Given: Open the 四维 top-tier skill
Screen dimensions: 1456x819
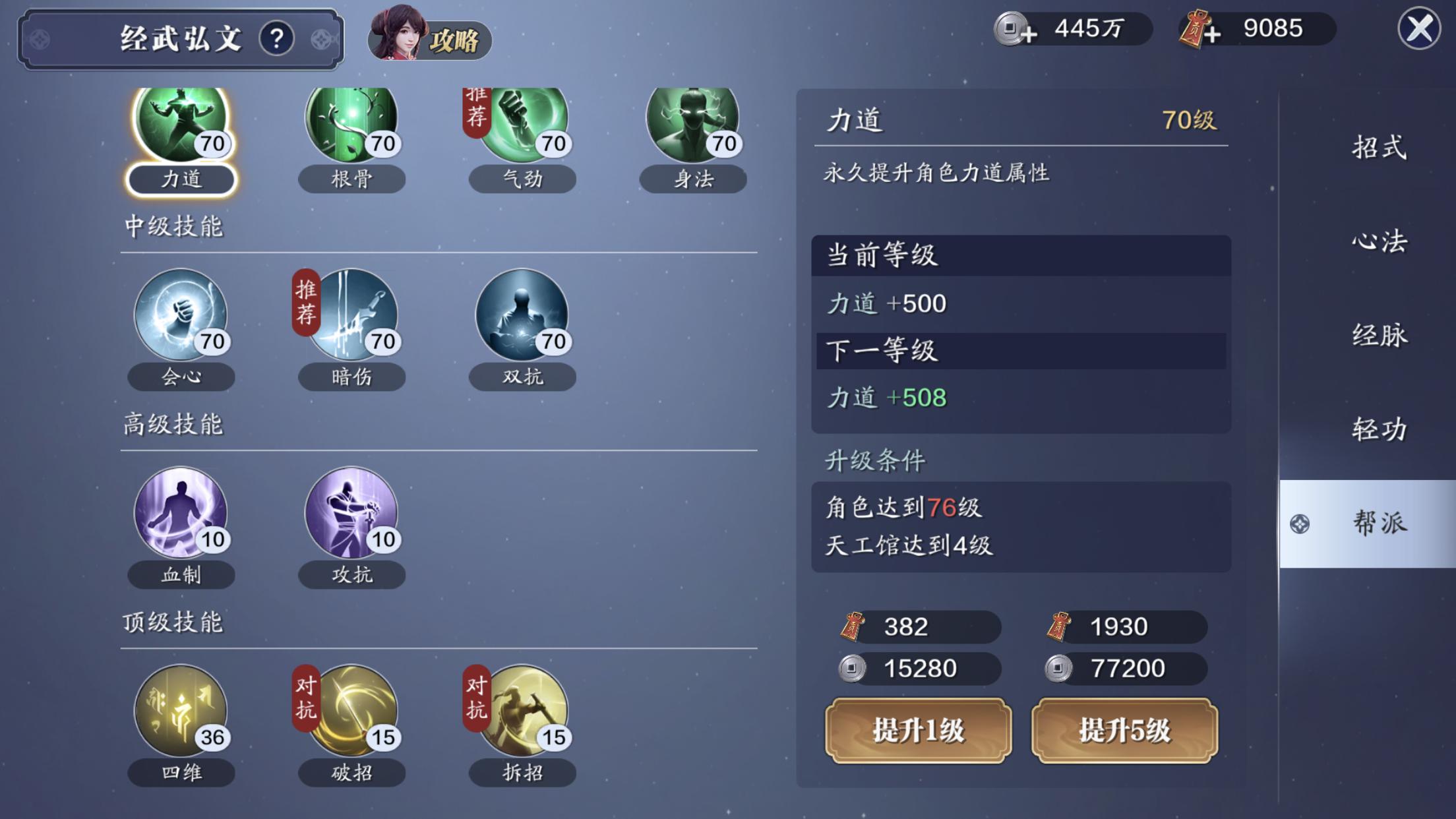Looking at the screenshot, I should click(x=180, y=712).
